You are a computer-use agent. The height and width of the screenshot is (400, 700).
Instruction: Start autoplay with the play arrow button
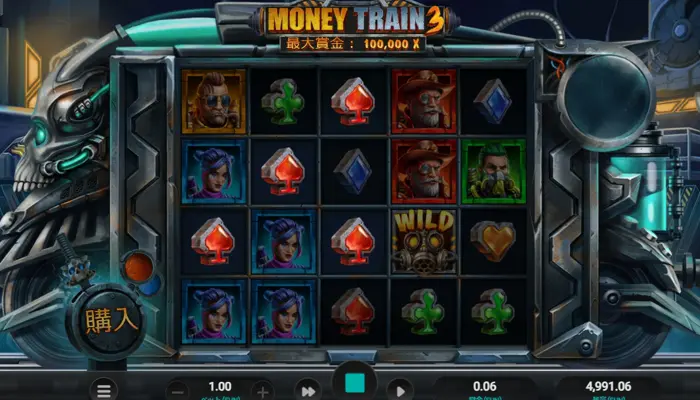click(x=399, y=390)
